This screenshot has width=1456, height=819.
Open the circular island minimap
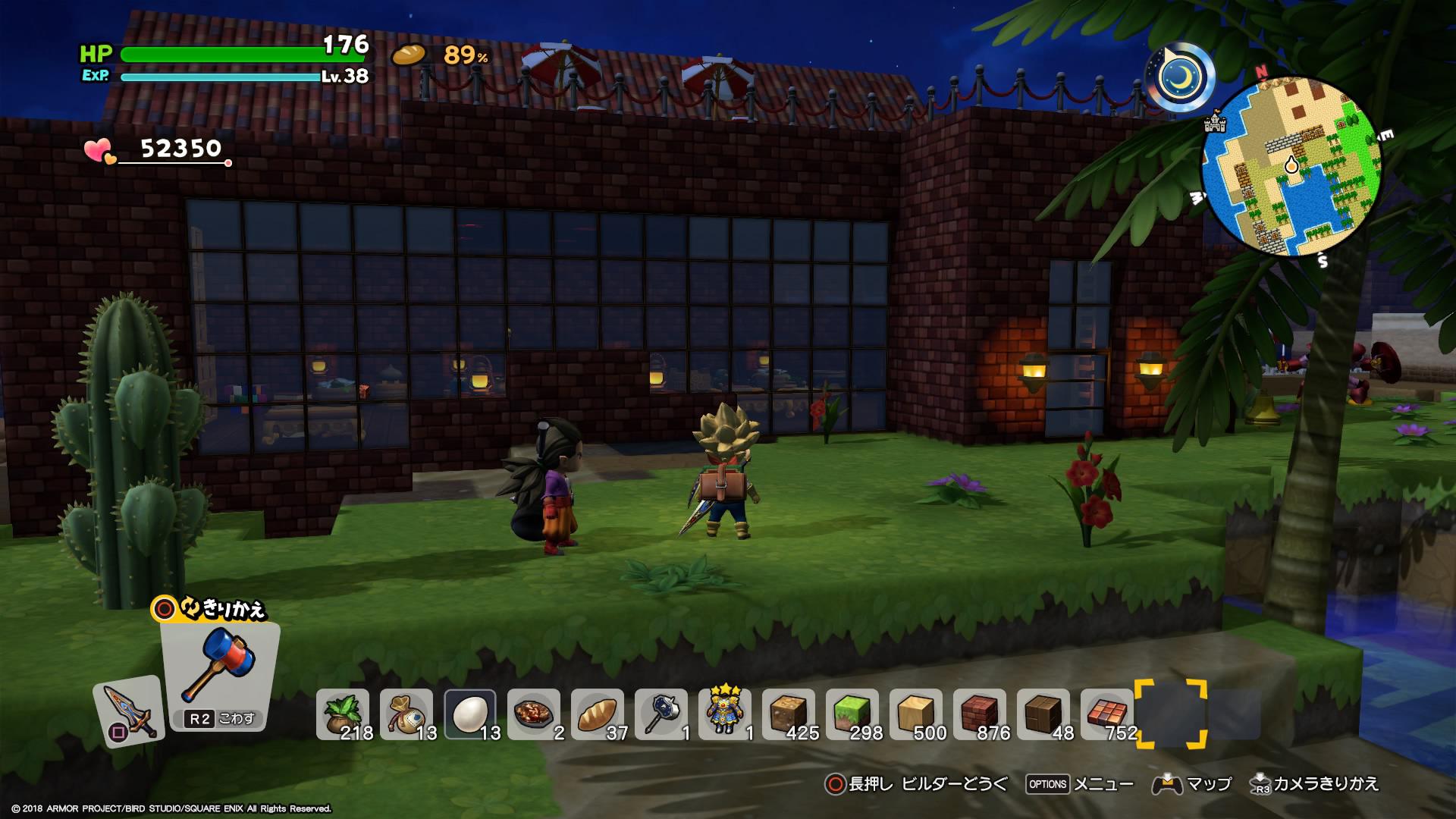tap(1291, 167)
